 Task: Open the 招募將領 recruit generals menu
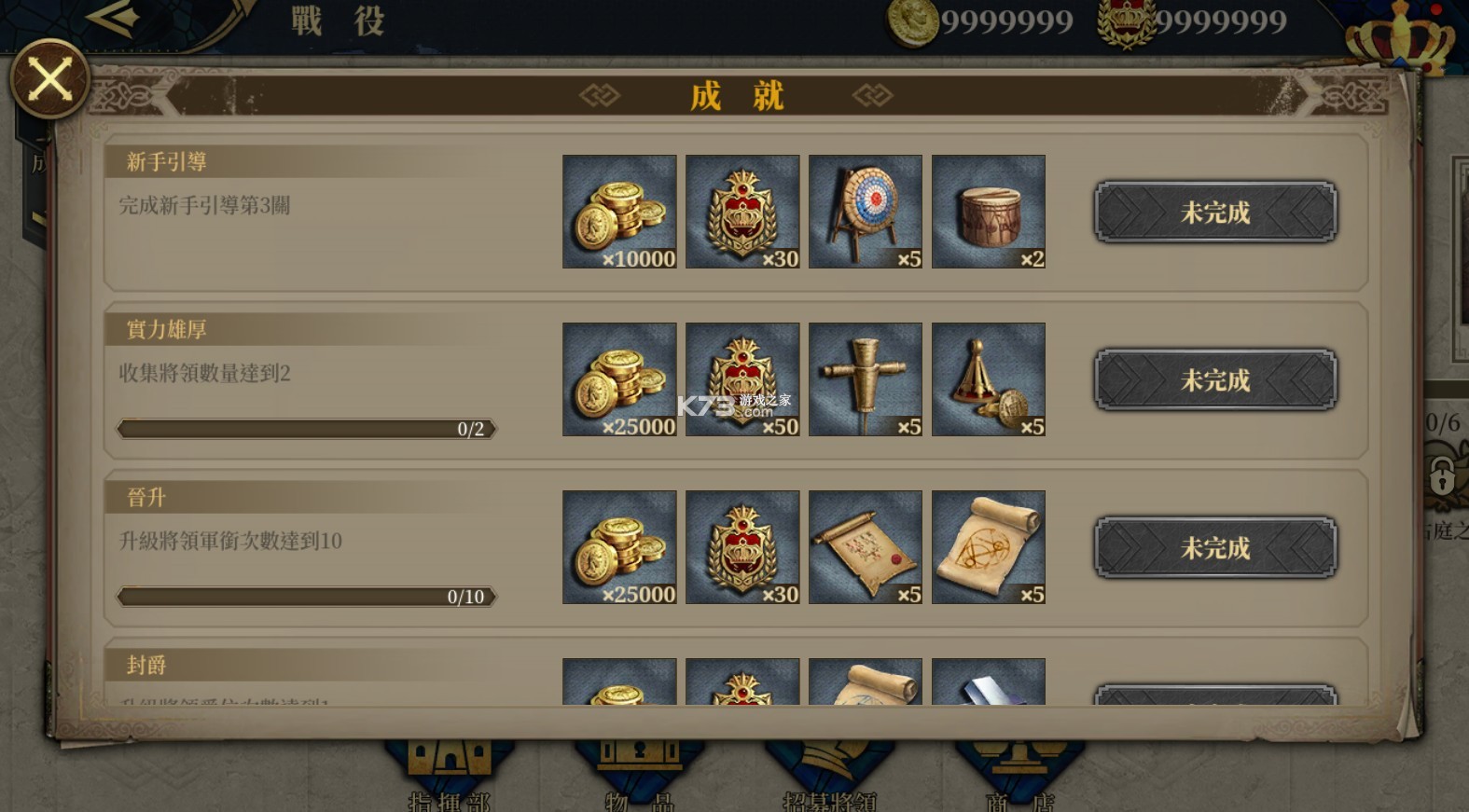pos(829,776)
